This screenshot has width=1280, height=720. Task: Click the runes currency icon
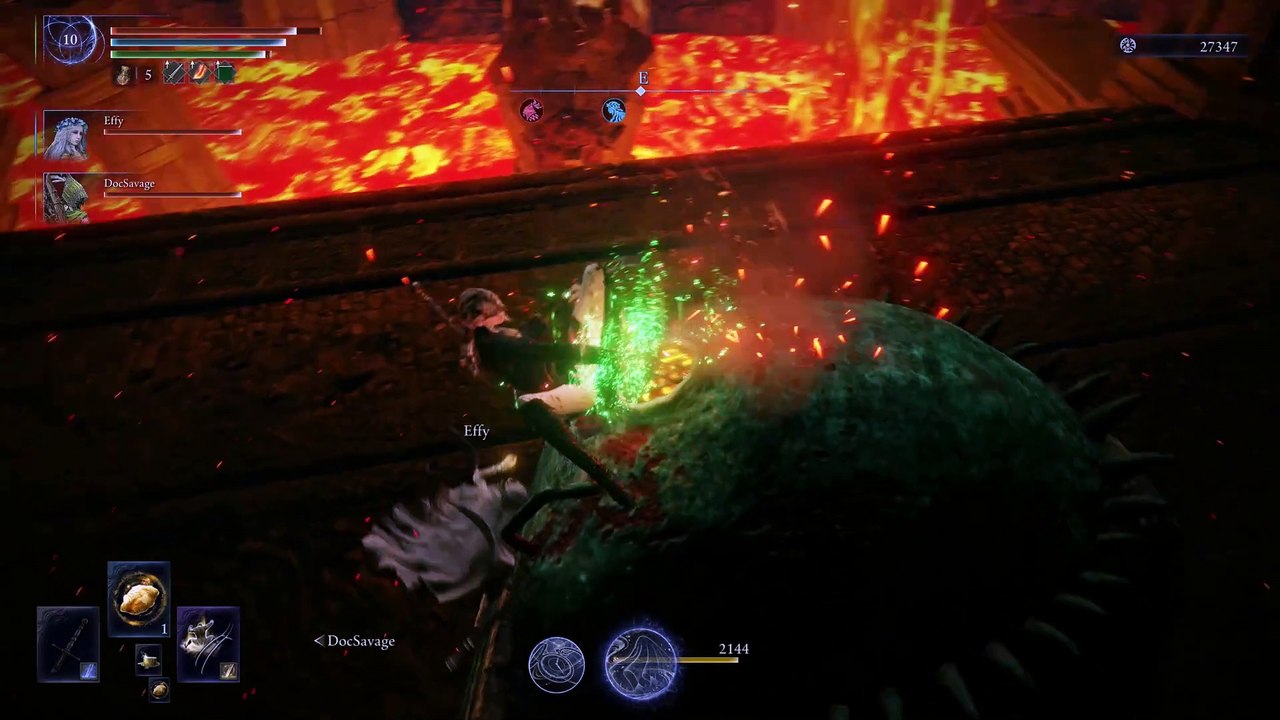(x=1128, y=46)
